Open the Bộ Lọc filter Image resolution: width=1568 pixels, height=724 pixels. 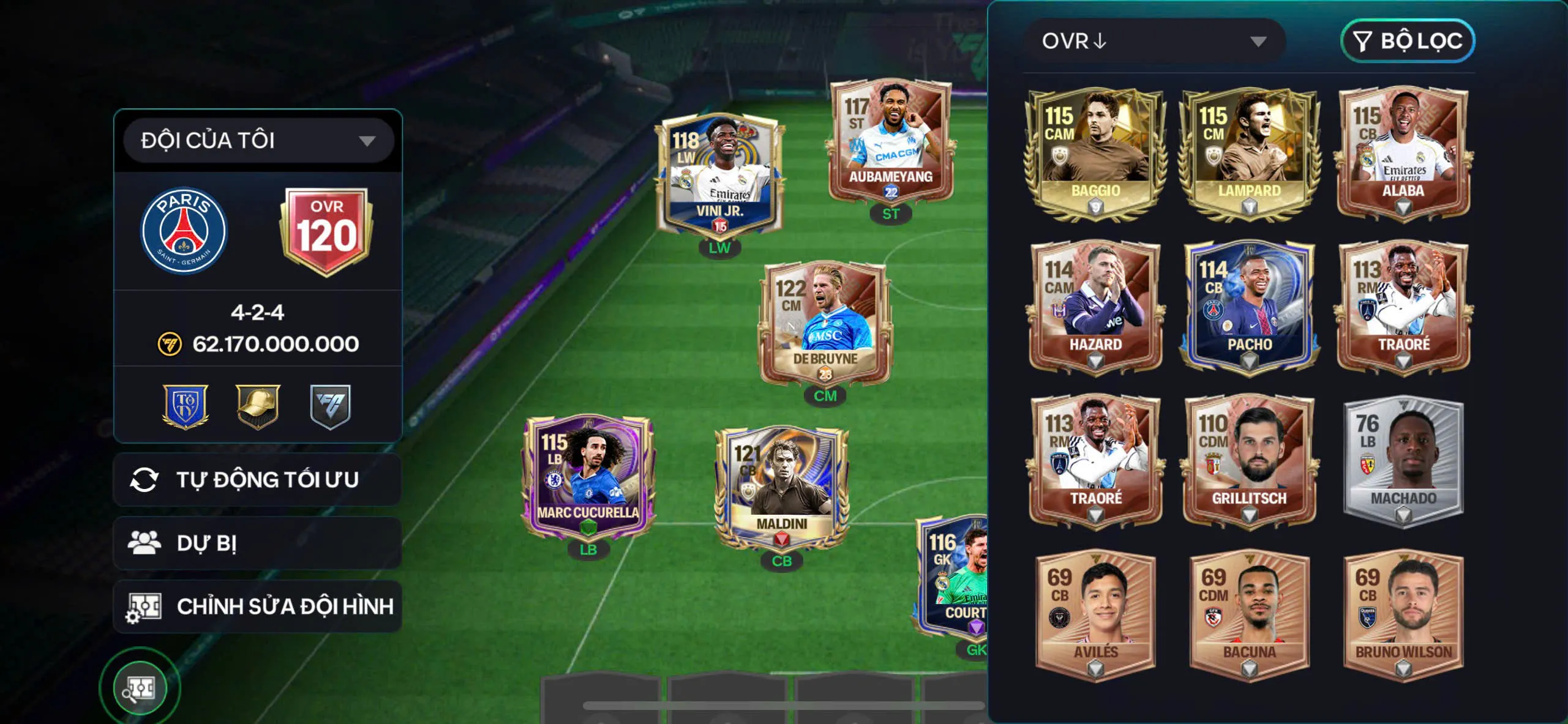click(1408, 41)
